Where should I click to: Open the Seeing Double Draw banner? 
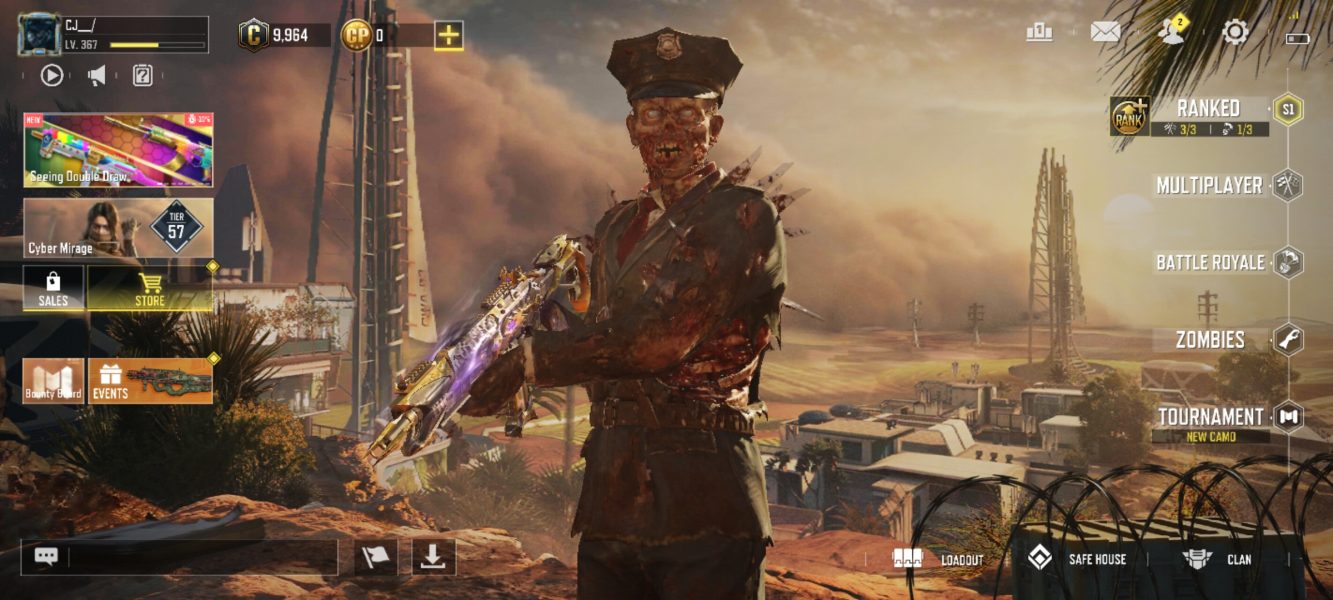click(x=118, y=150)
